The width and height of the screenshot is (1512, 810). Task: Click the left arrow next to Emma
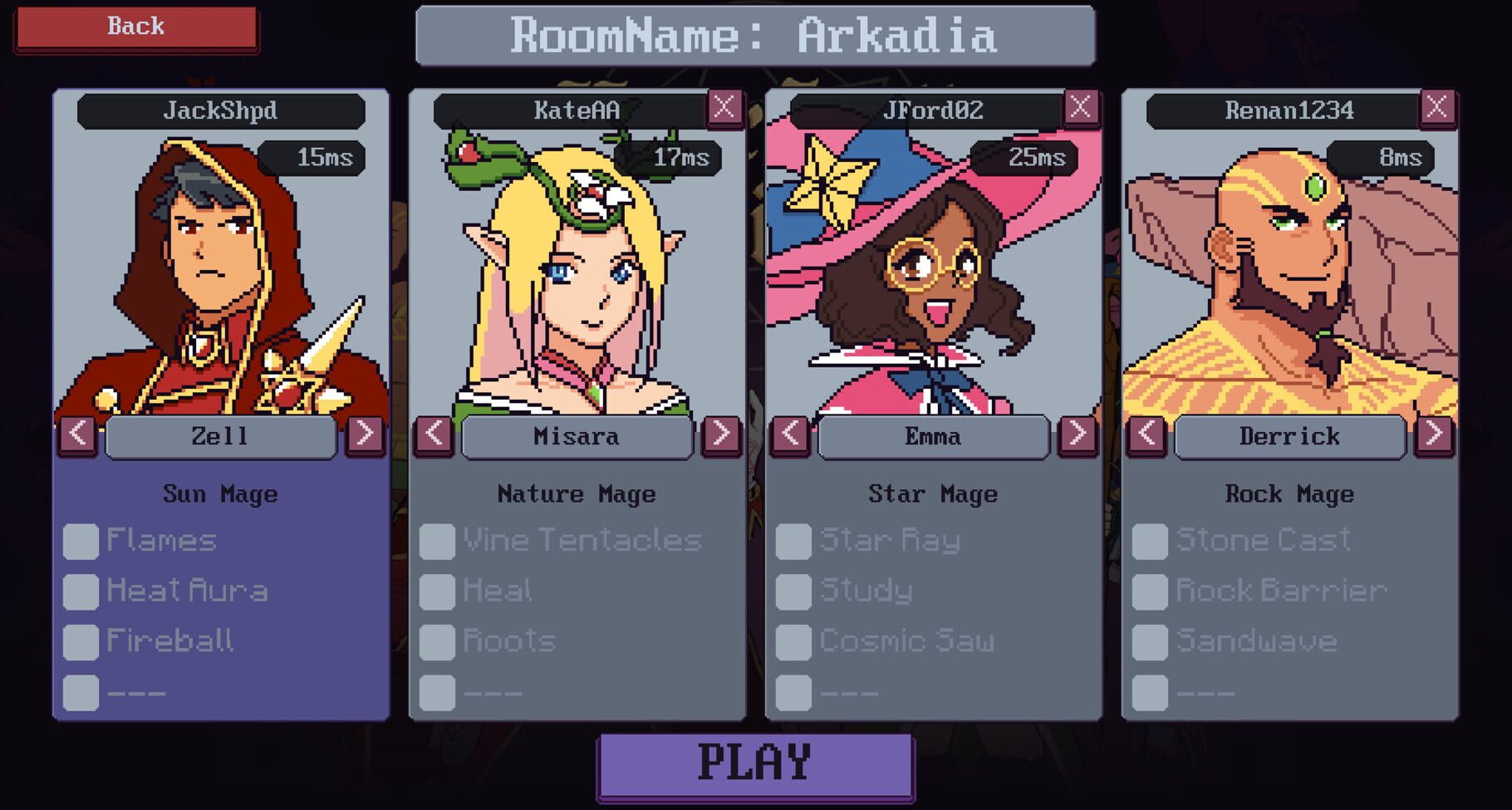tap(790, 435)
